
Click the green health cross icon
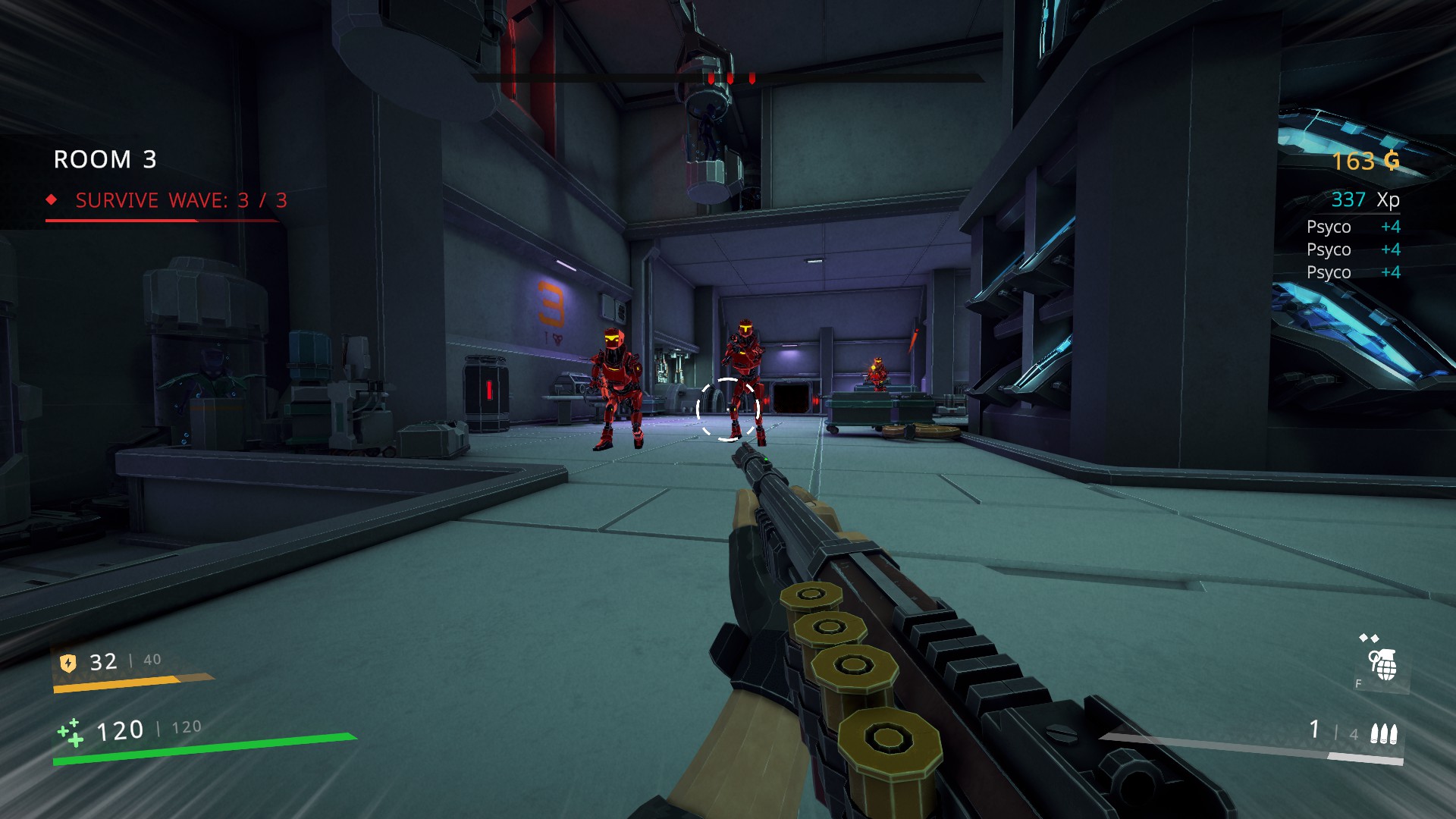click(x=71, y=732)
